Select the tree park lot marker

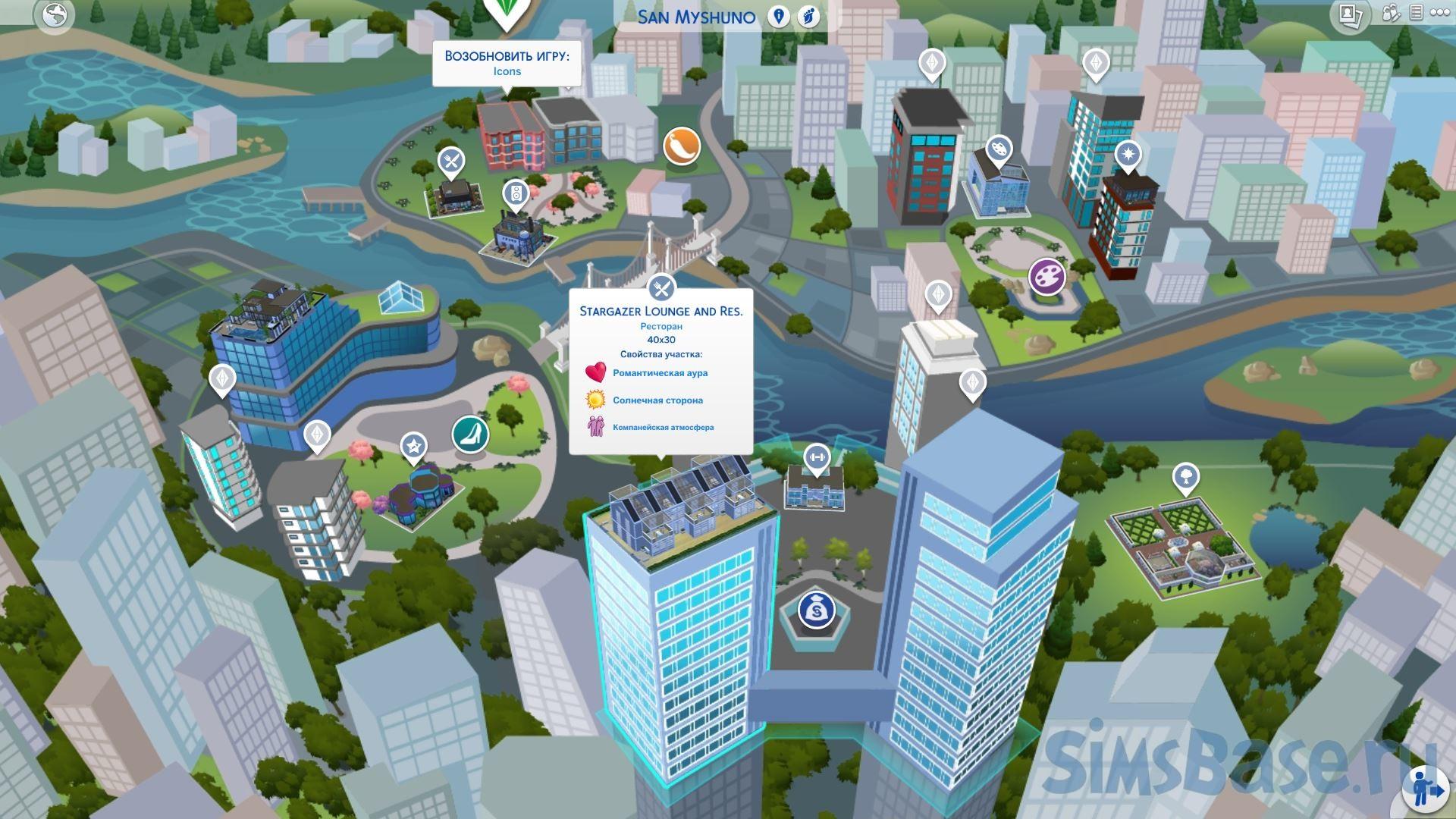(1185, 477)
